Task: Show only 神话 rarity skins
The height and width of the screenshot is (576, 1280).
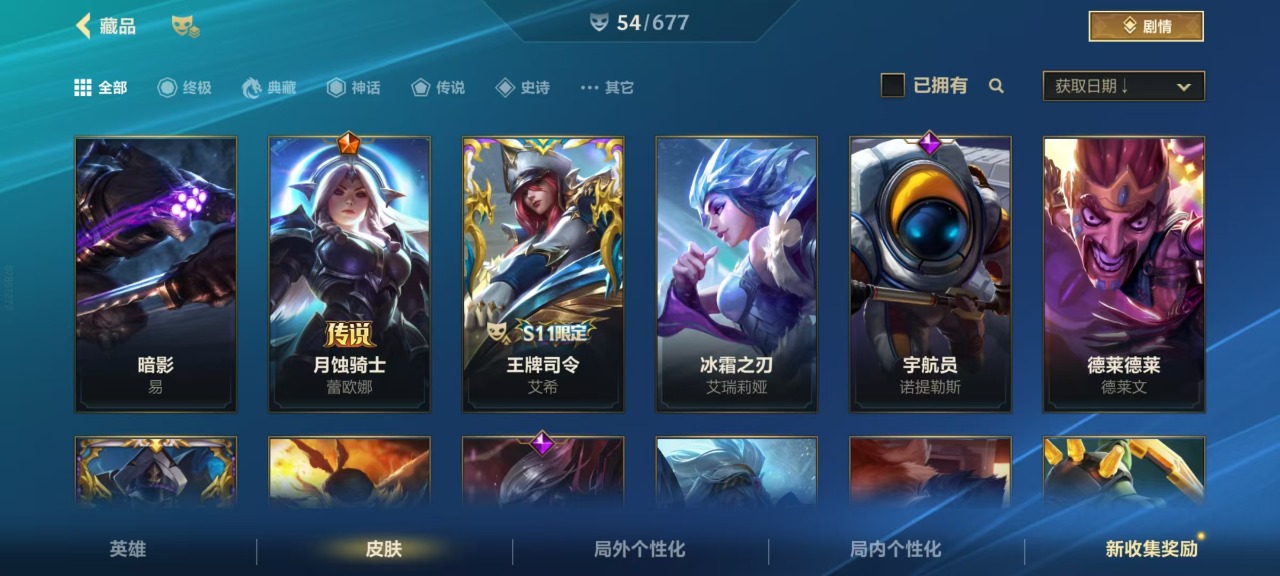Action: 354,88
